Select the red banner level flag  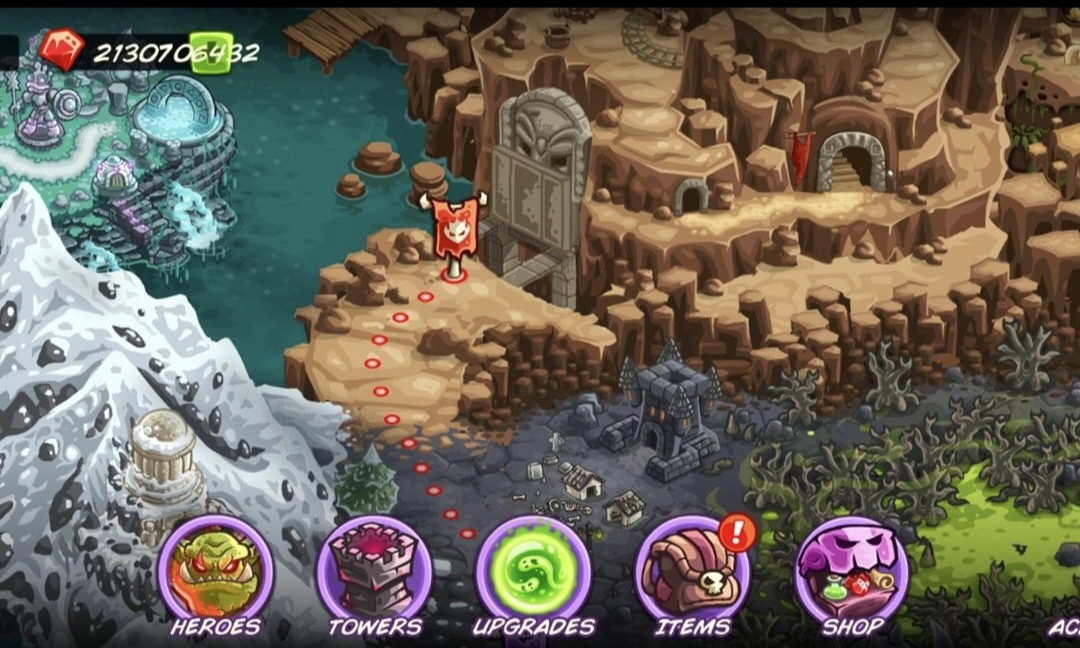[455, 228]
